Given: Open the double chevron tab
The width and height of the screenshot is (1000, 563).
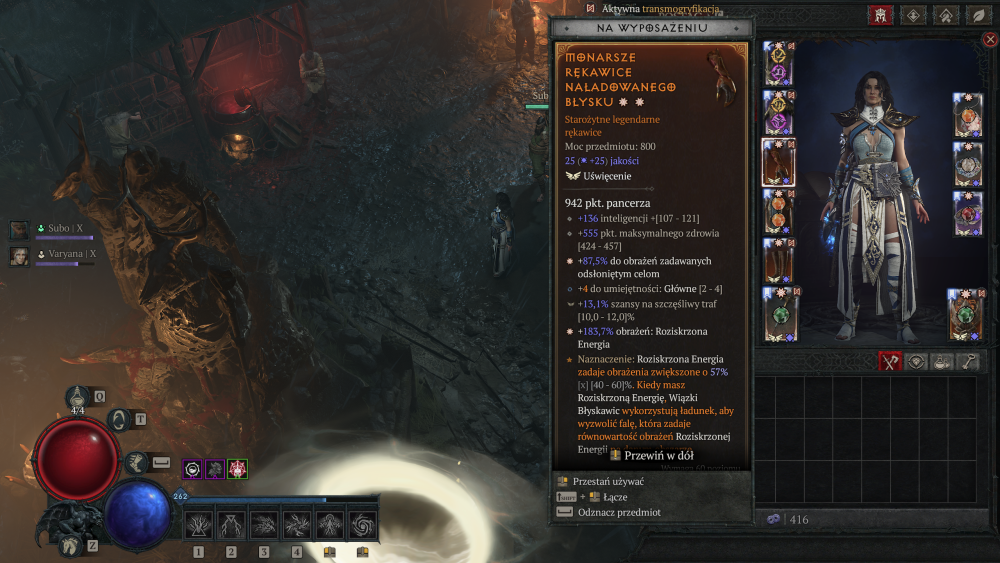Looking at the screenshot, I should pyautogui.click(x=945, y=15).
